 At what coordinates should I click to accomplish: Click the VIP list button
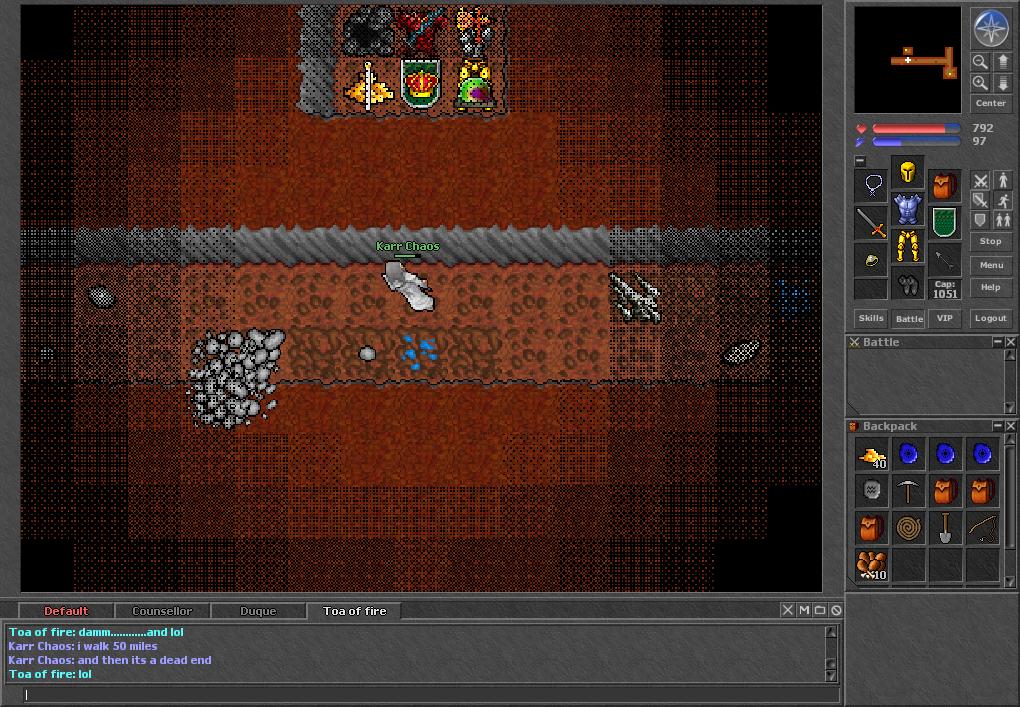tap(944, 318)
